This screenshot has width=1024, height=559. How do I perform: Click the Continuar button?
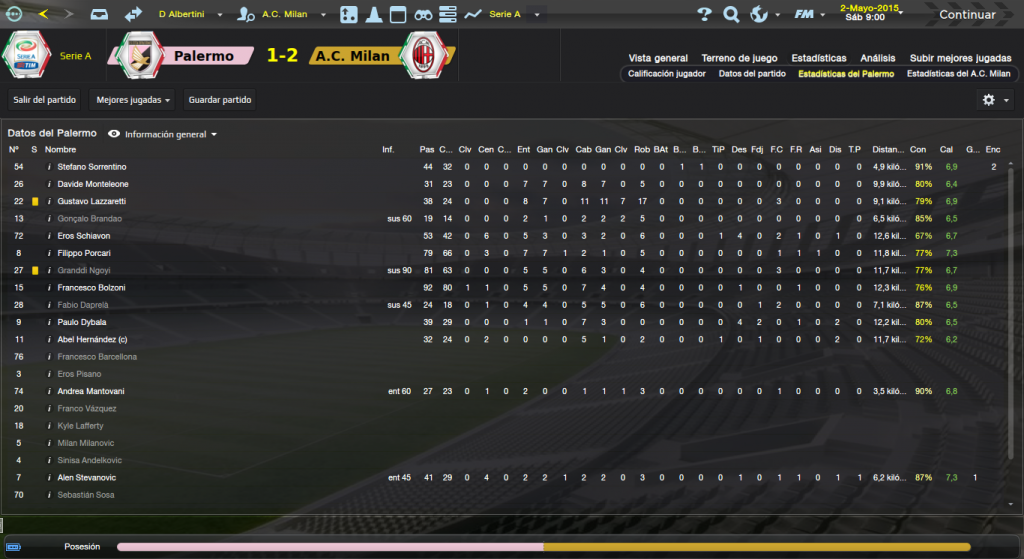pyautogui.click(x=966, y=15)
